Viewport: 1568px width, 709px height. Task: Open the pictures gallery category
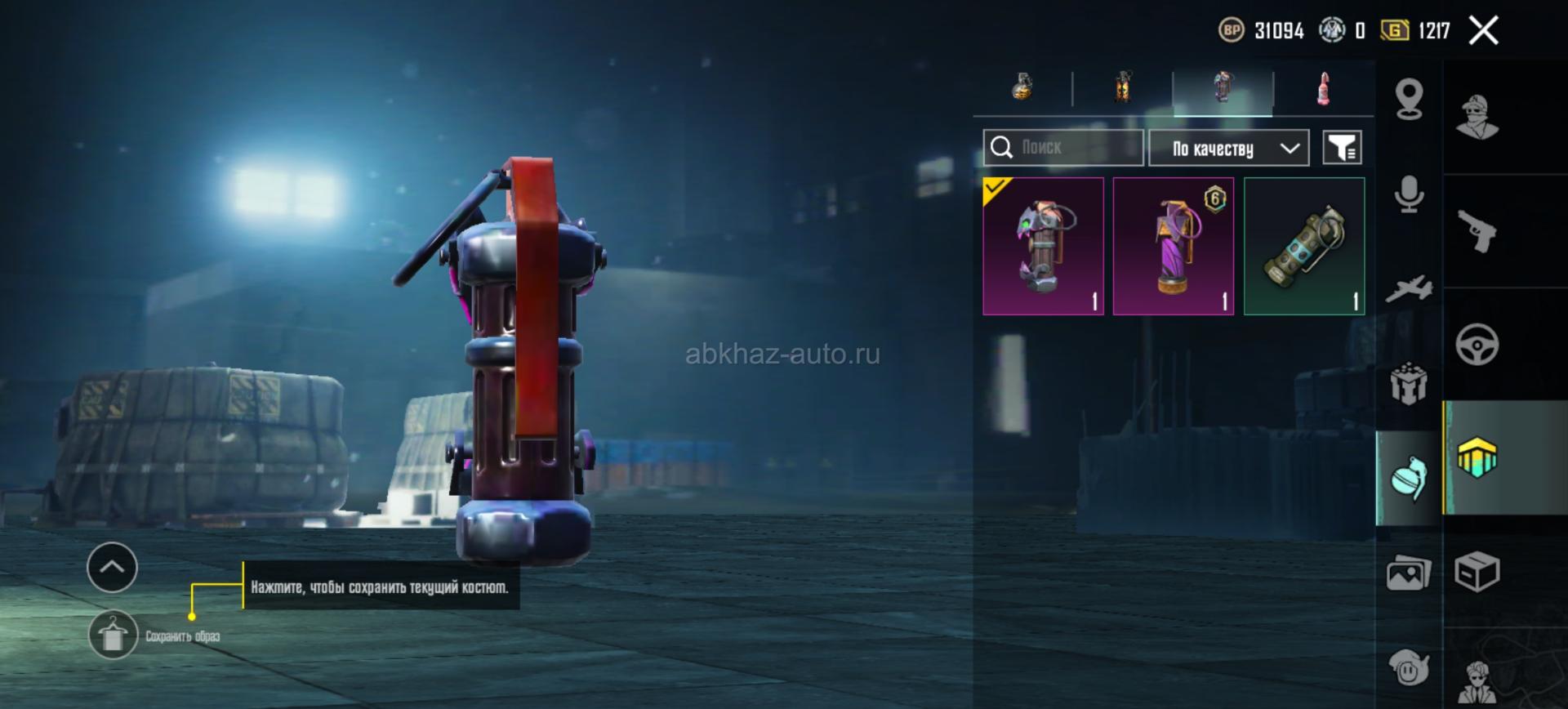click(1409, 573)
